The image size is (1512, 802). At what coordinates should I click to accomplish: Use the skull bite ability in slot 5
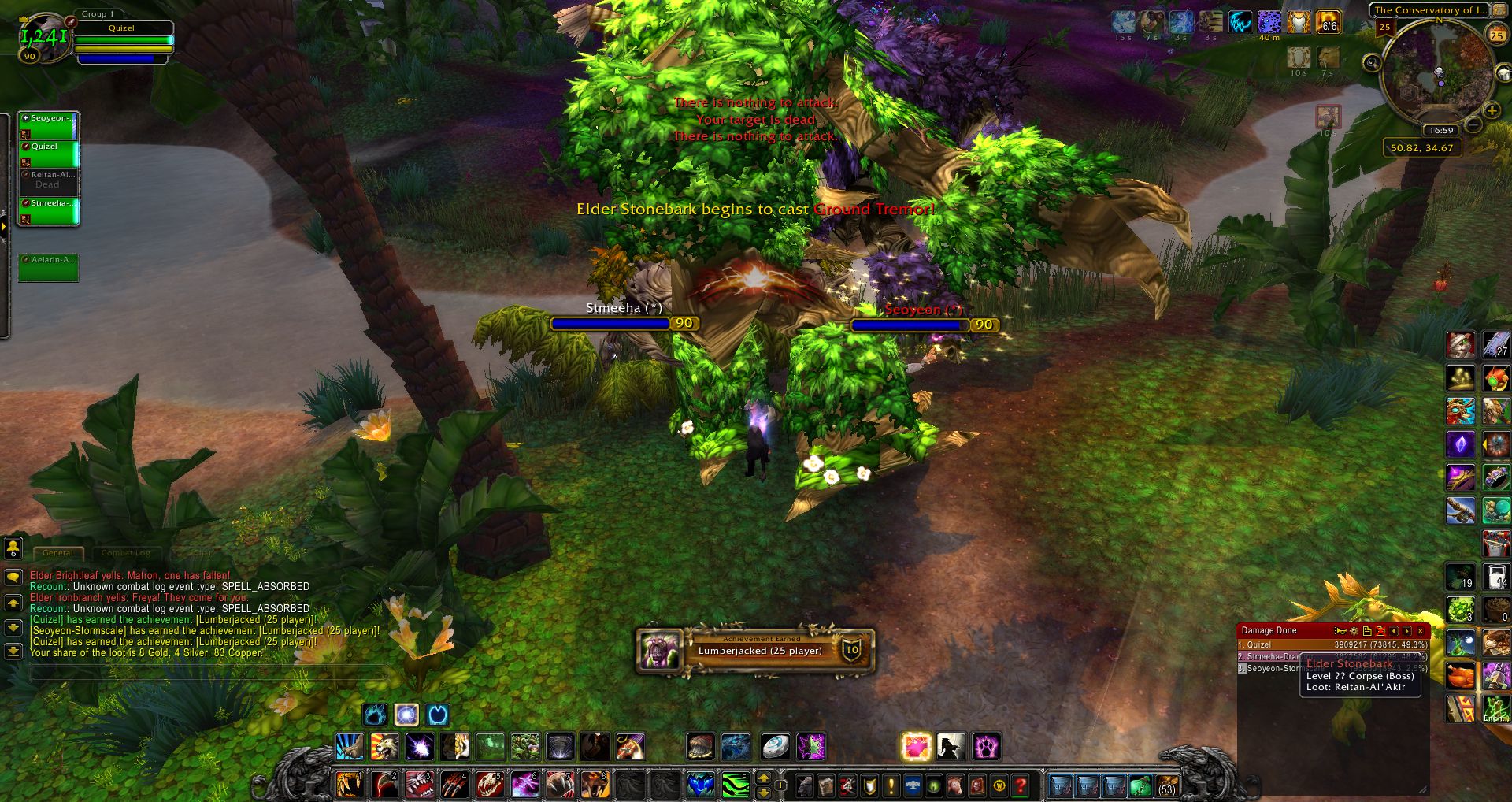tap(489, 785)
